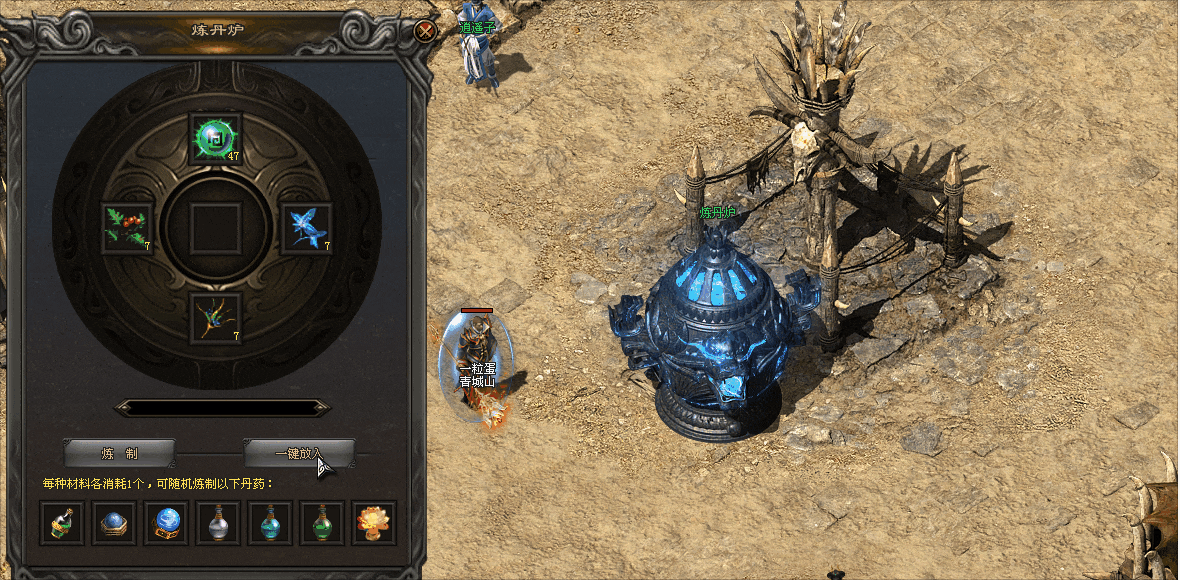Image resolution: width=1180 pixels, height=580 pixels.
Task: Pick the green-wrapped tilted bottle reward
Action: pos(62,522)
